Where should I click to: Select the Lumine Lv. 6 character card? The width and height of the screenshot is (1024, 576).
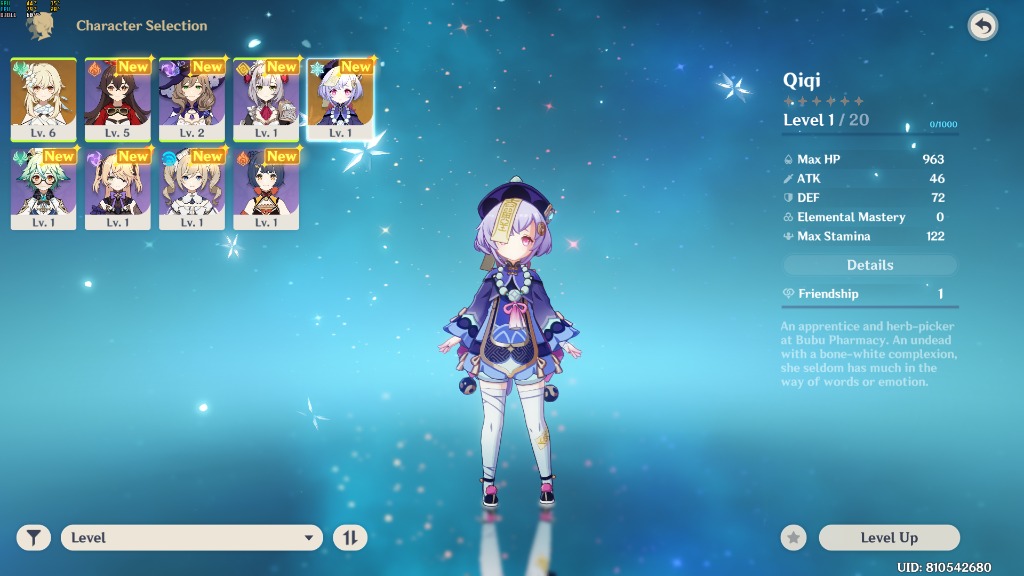coord(43,99)
